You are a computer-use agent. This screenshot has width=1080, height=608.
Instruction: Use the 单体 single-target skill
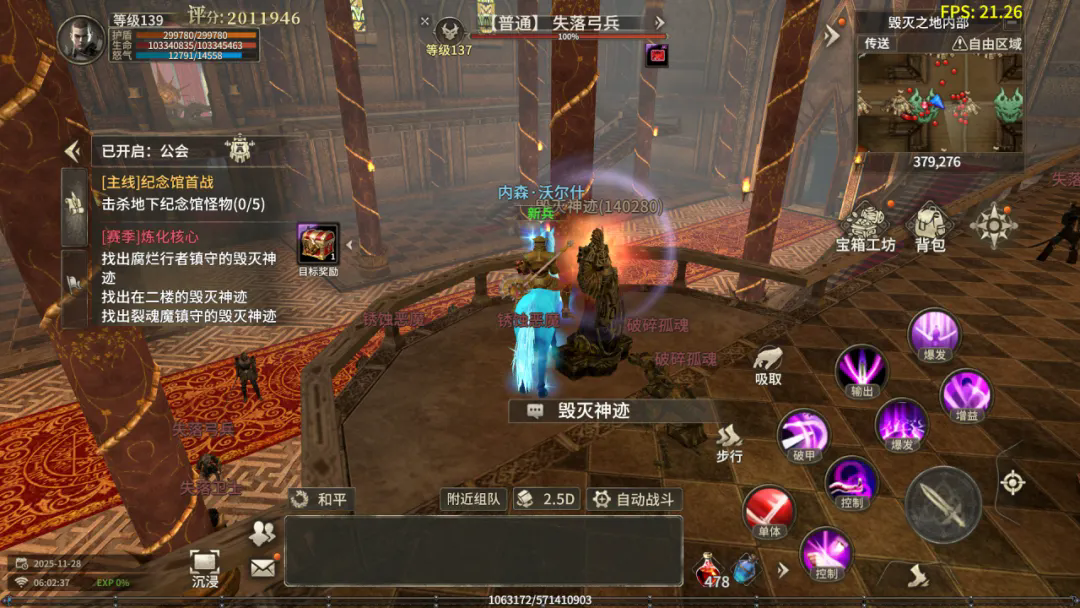tap(769, 512)
